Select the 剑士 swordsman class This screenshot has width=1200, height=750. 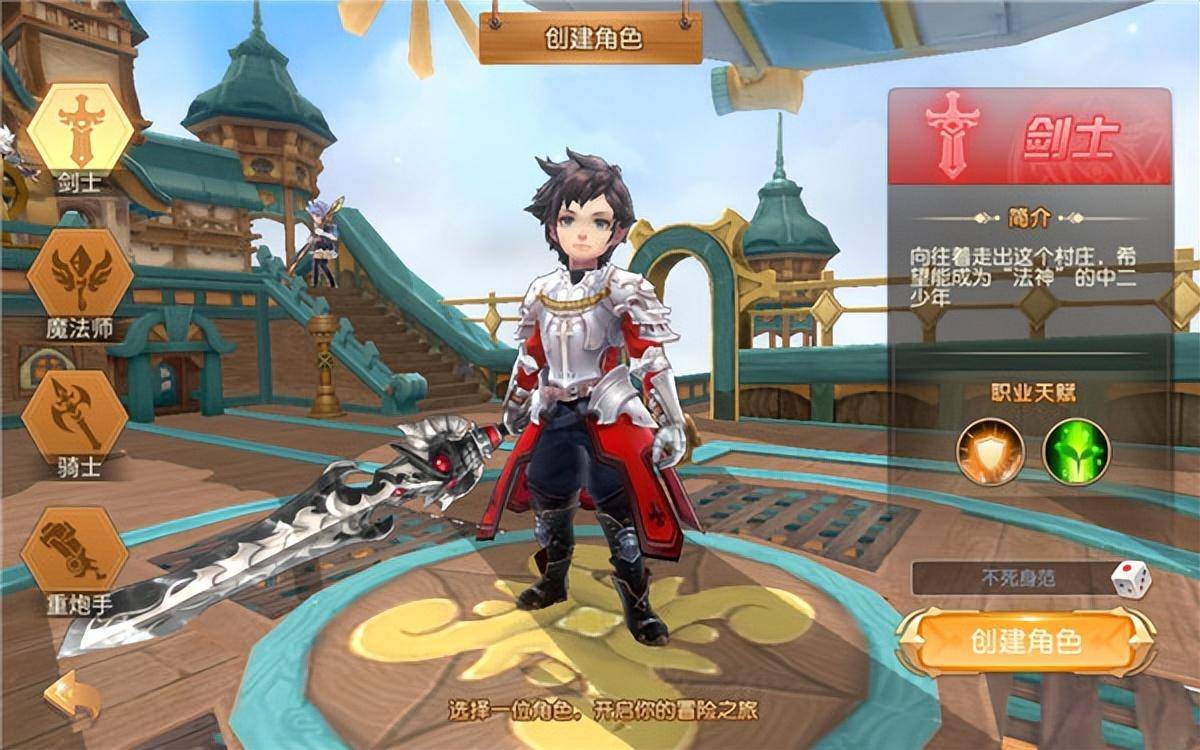pyautogui.click(x=80, y=131)
